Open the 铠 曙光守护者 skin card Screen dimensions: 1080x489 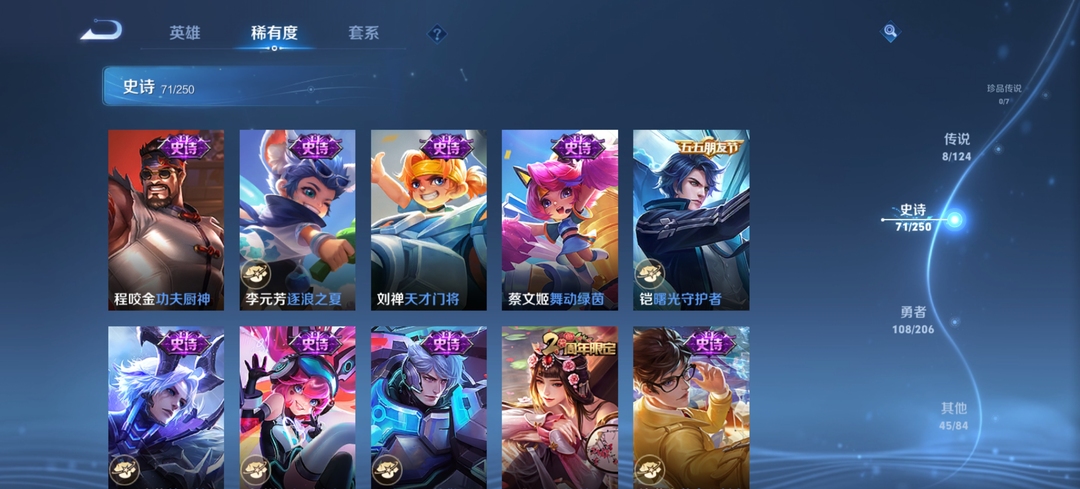[x=691, y=220]
